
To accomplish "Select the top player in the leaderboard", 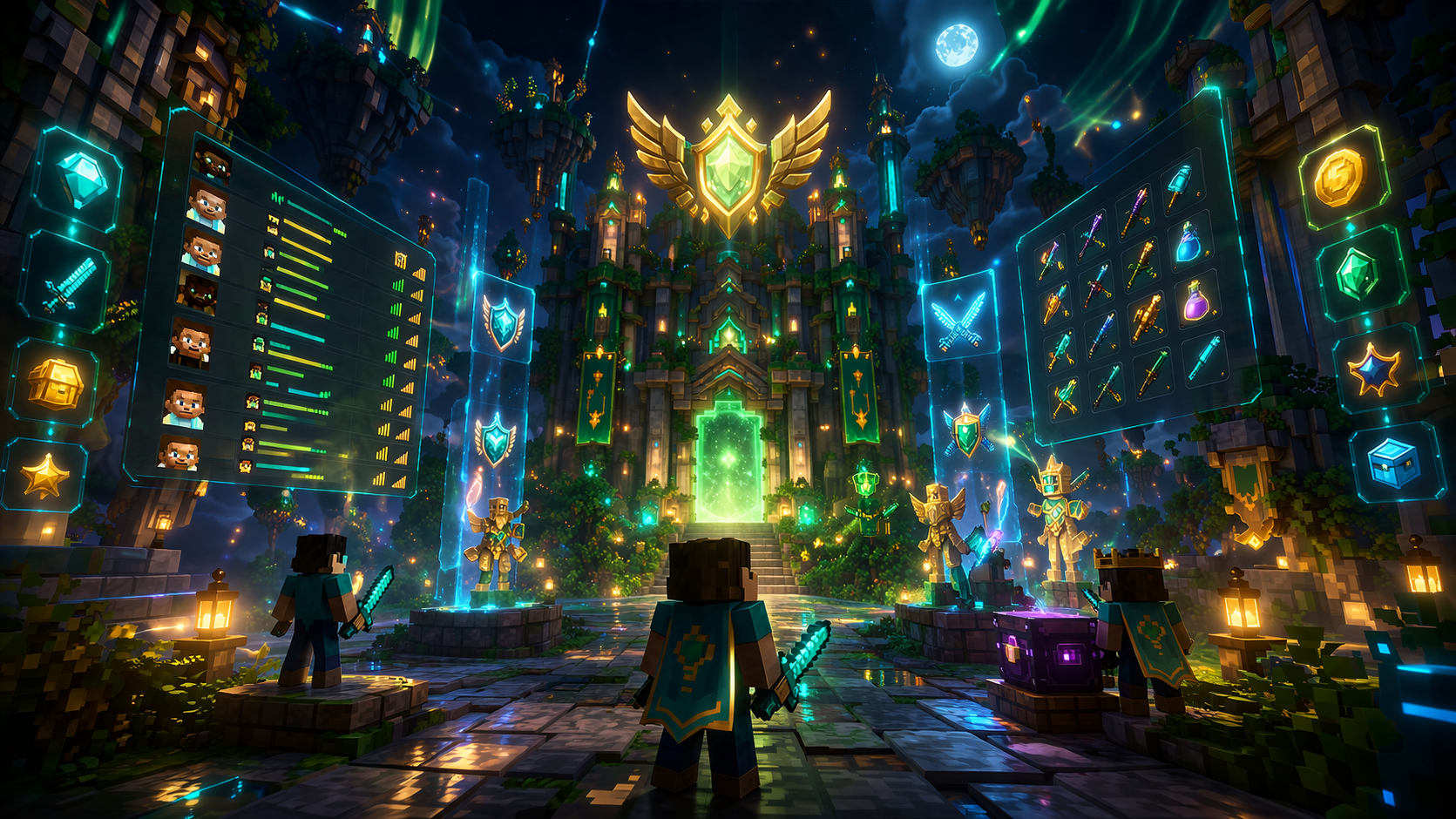I will point(212,163).
